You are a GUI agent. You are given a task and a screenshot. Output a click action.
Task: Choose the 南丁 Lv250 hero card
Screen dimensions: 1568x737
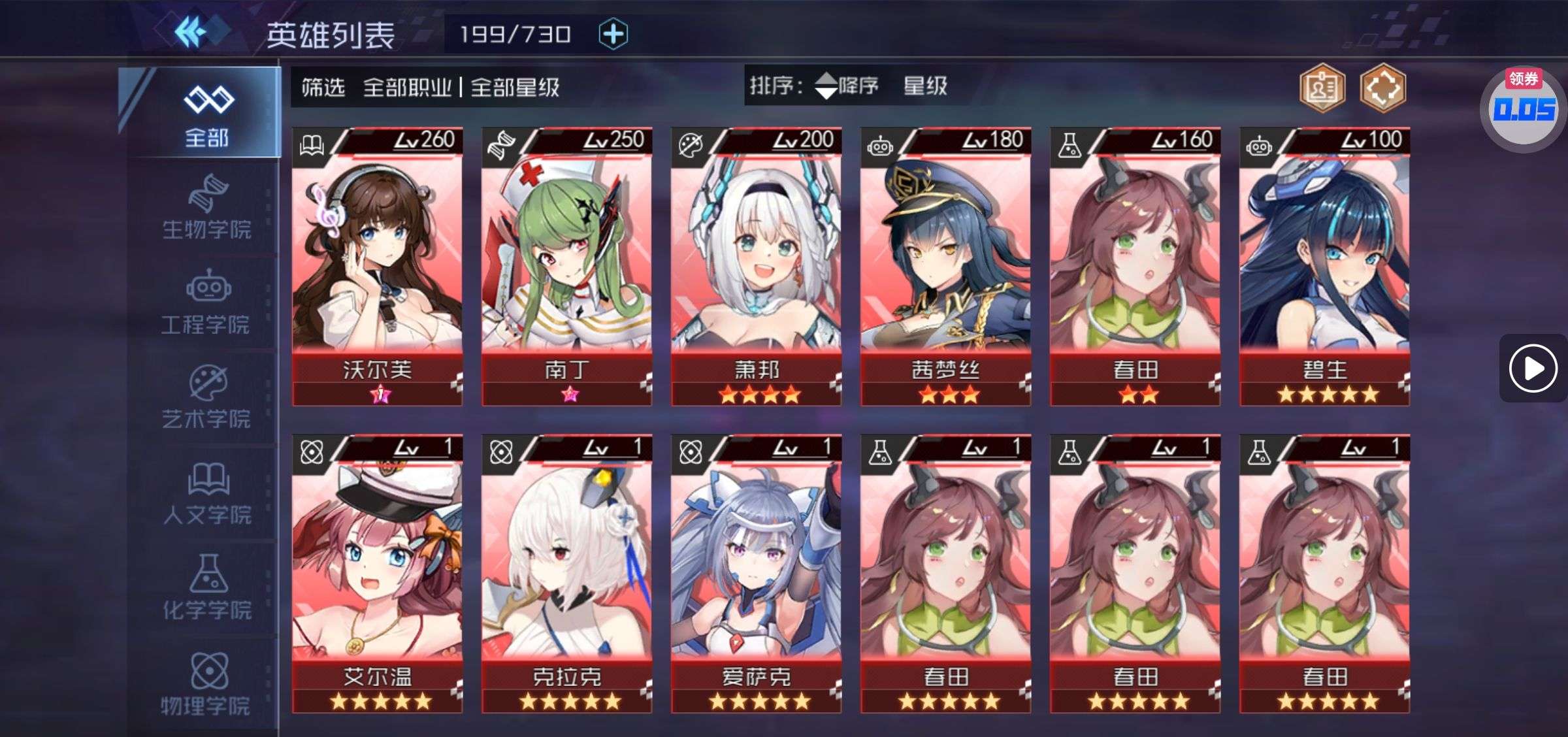tap(566, 267)
